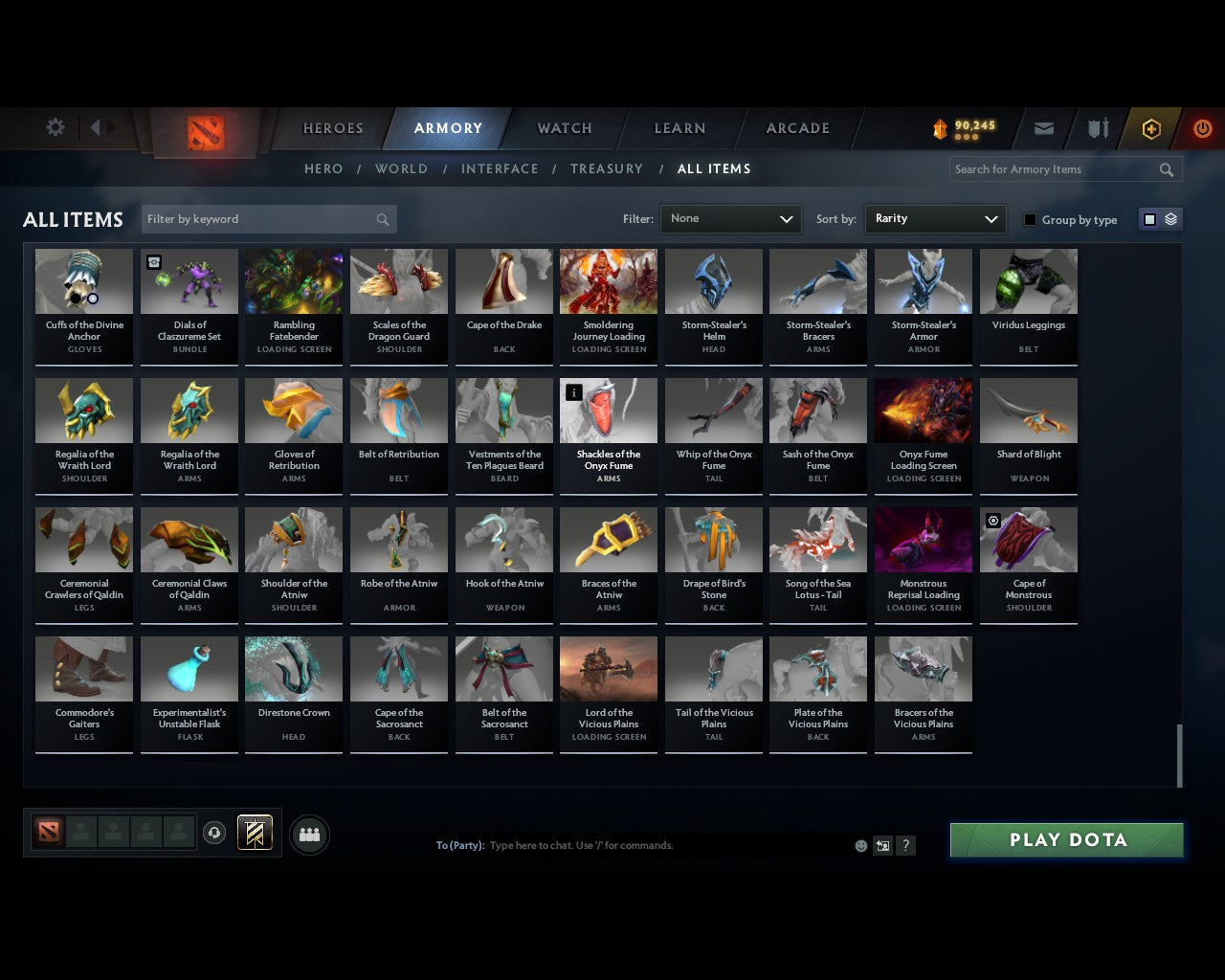Open the friends list icon
Screen dimensions: 1225x980
coord(308,834)
